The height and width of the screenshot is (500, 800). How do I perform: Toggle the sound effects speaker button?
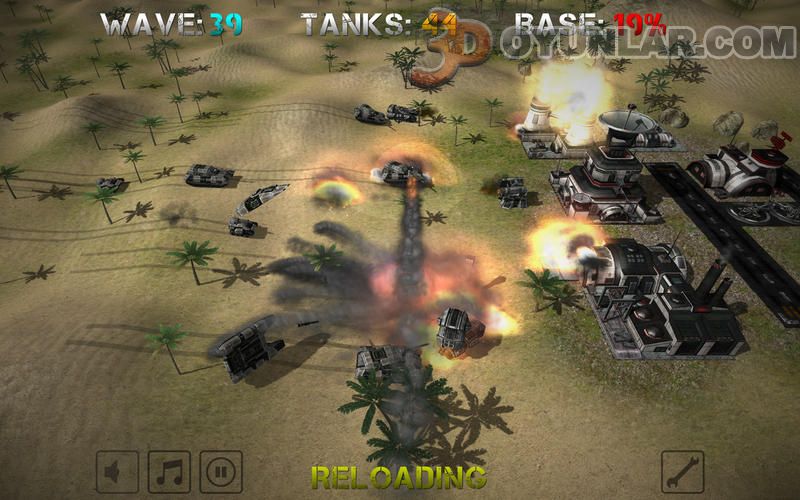pos(117,472)
